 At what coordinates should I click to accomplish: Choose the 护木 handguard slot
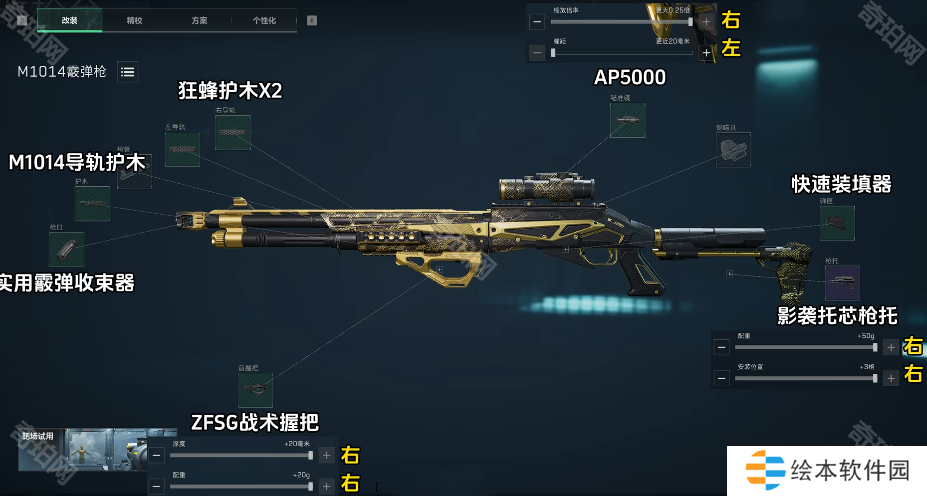pyautogui.click(x=92, y=204)
